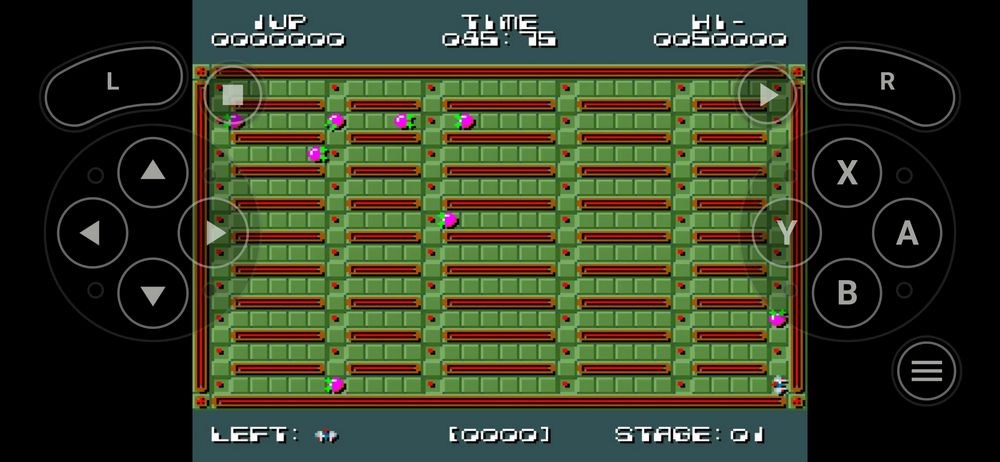This screenshot has width=1000, height=462.
Task: Tap the B face button
Action: point(846,293)
